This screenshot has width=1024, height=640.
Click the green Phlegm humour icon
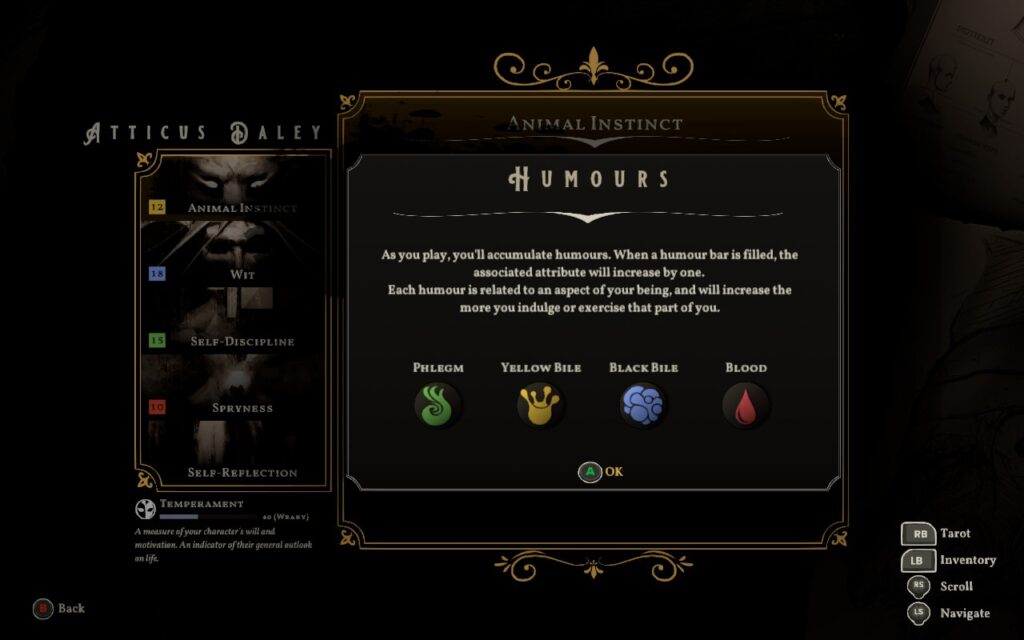point(438,405)
